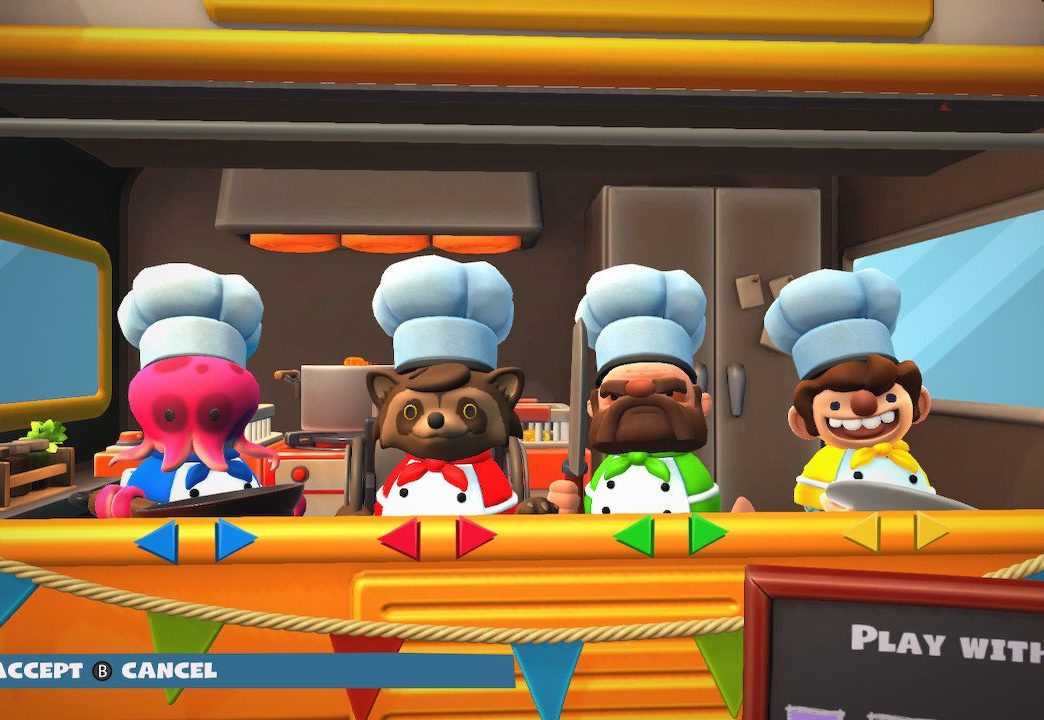Cycle chef back using yellow left arrow
1044x720 pixels.
click(862, 532)
